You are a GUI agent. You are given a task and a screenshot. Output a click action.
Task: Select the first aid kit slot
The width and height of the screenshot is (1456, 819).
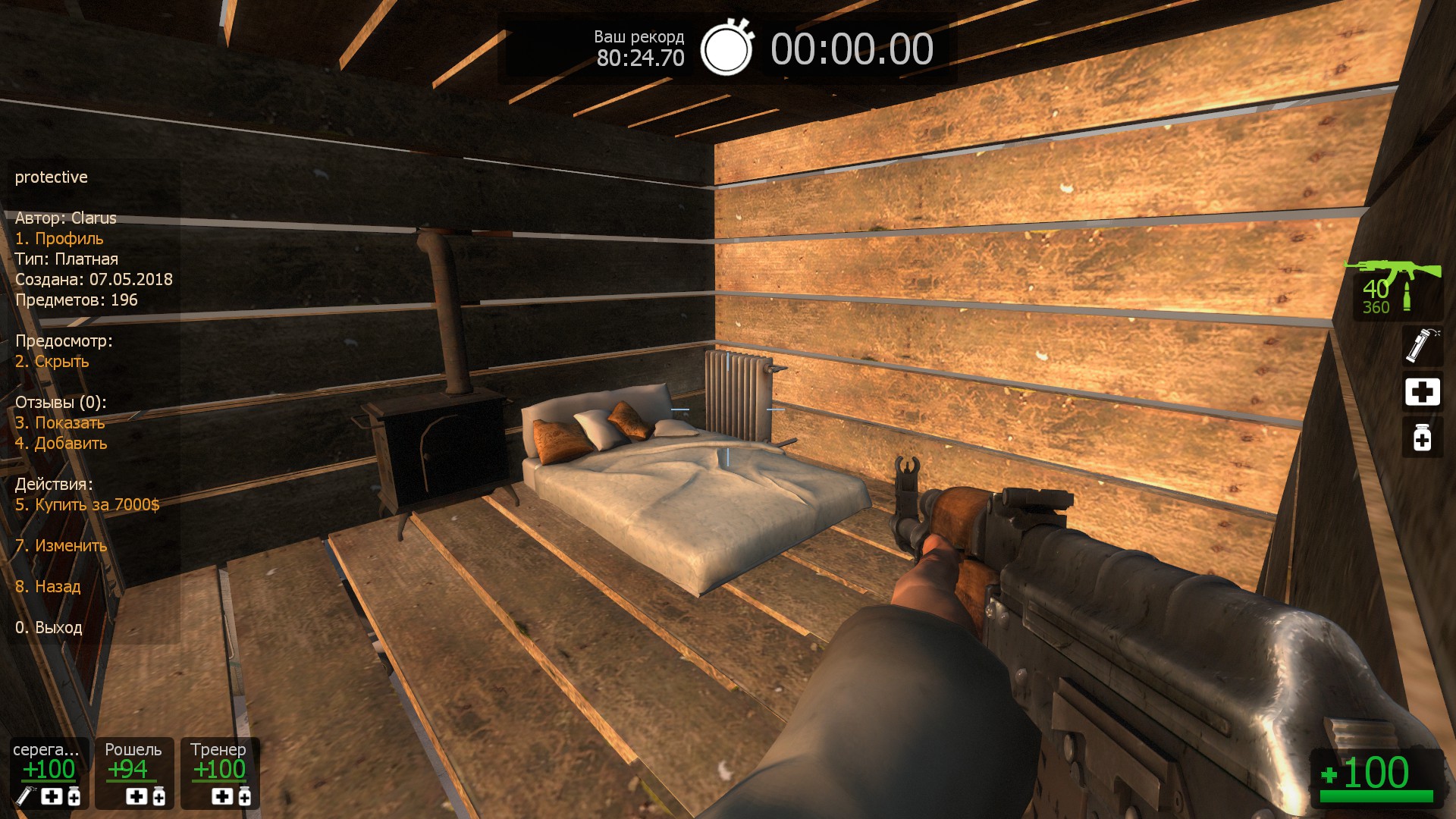(x=1422, y=392)
